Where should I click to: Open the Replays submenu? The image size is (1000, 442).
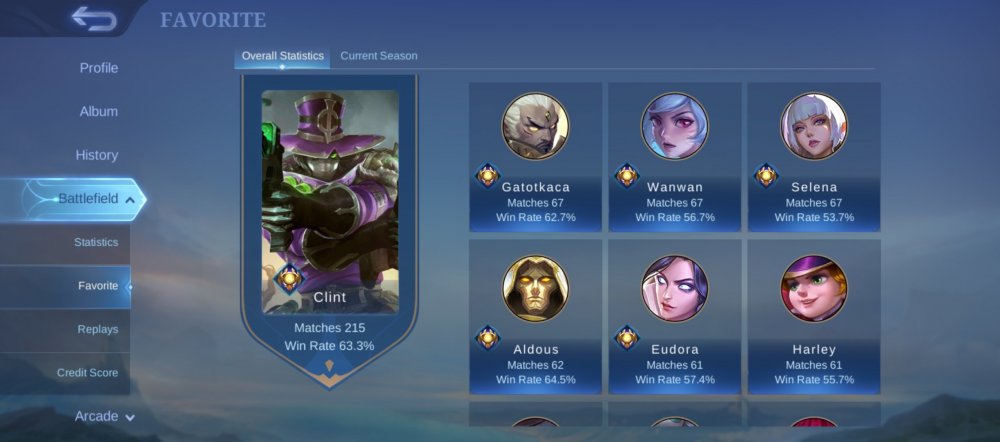pos(97,329)
